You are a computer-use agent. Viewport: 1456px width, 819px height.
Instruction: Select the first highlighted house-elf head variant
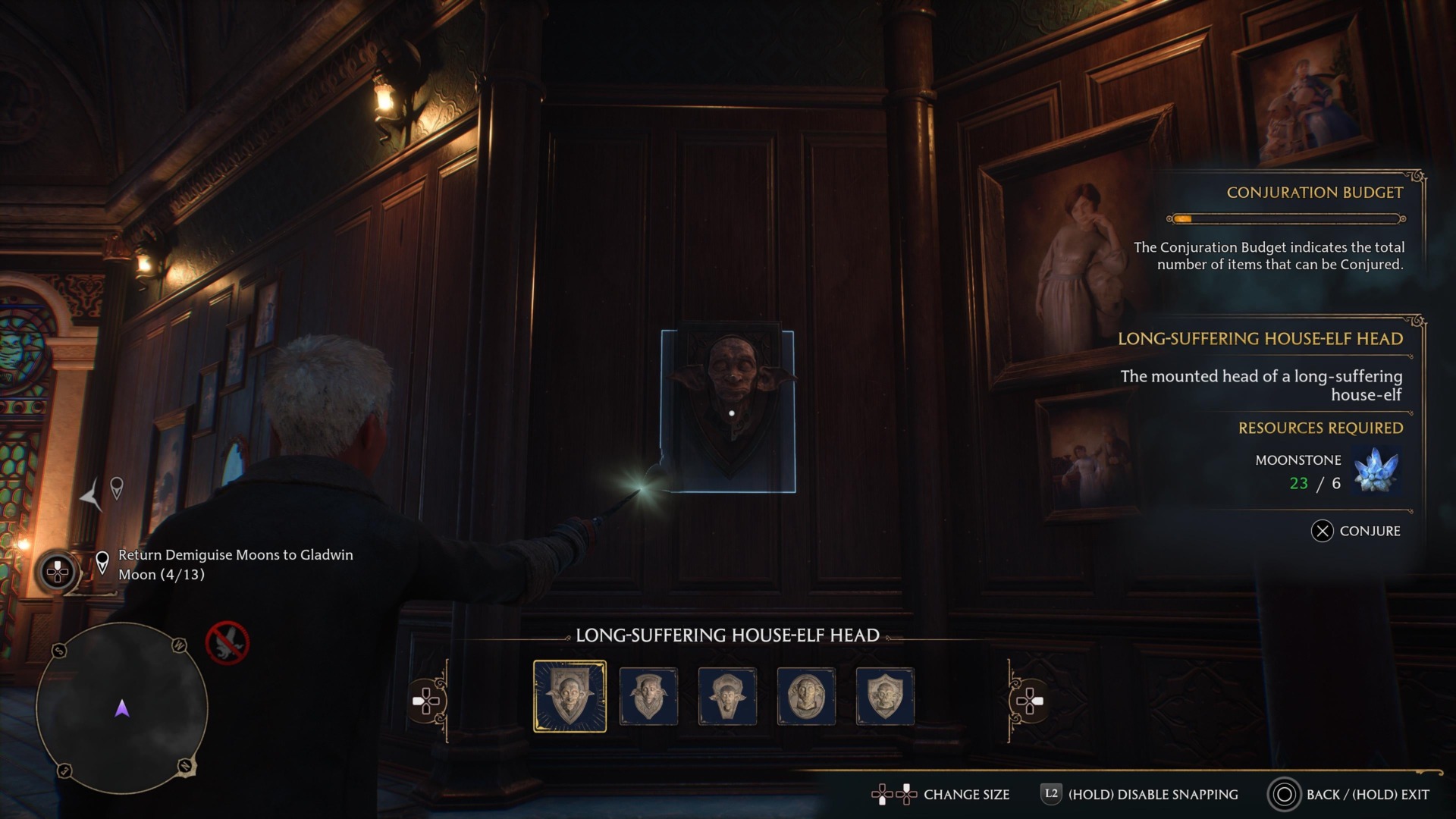pyautogui.click(x=571, y=696)
